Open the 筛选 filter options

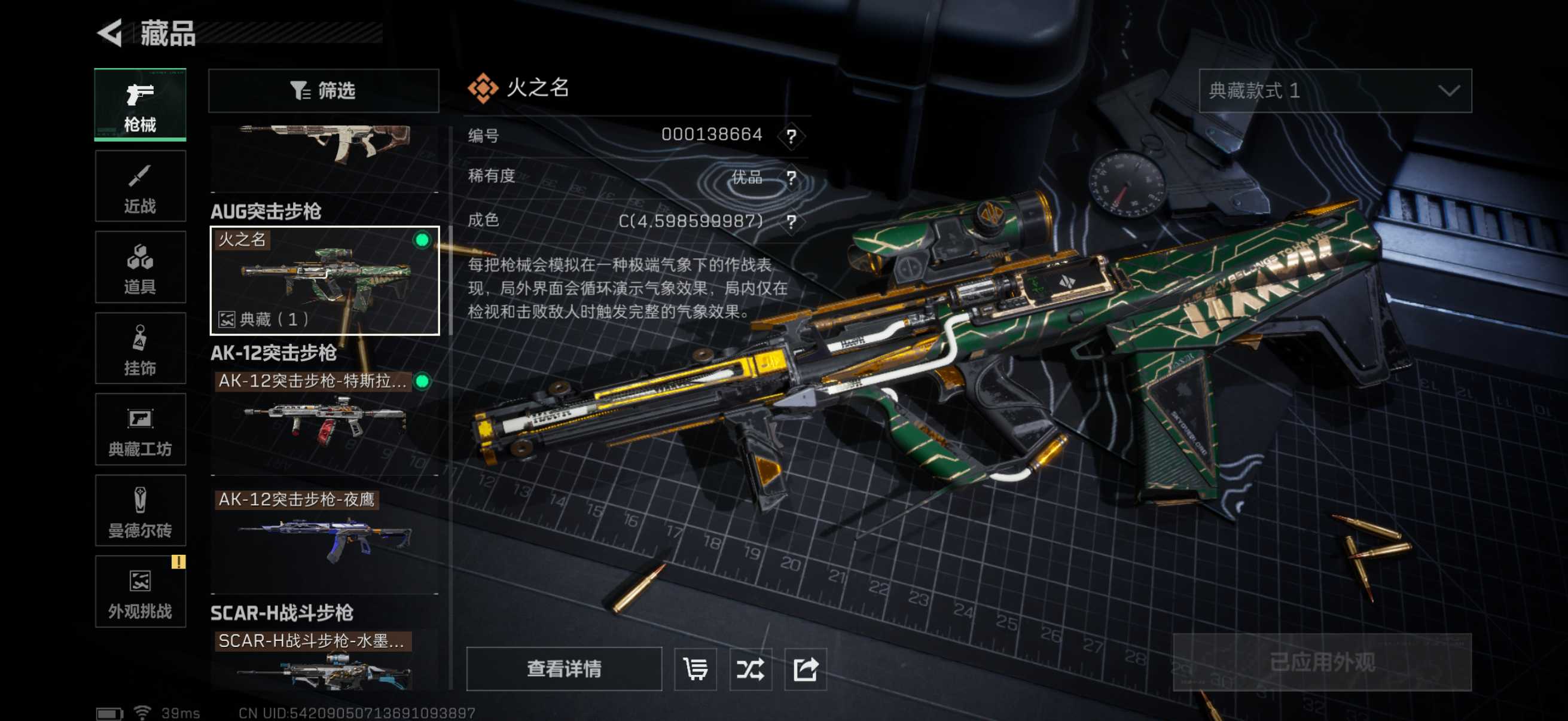pyautogui.click(x=323, y=91)
